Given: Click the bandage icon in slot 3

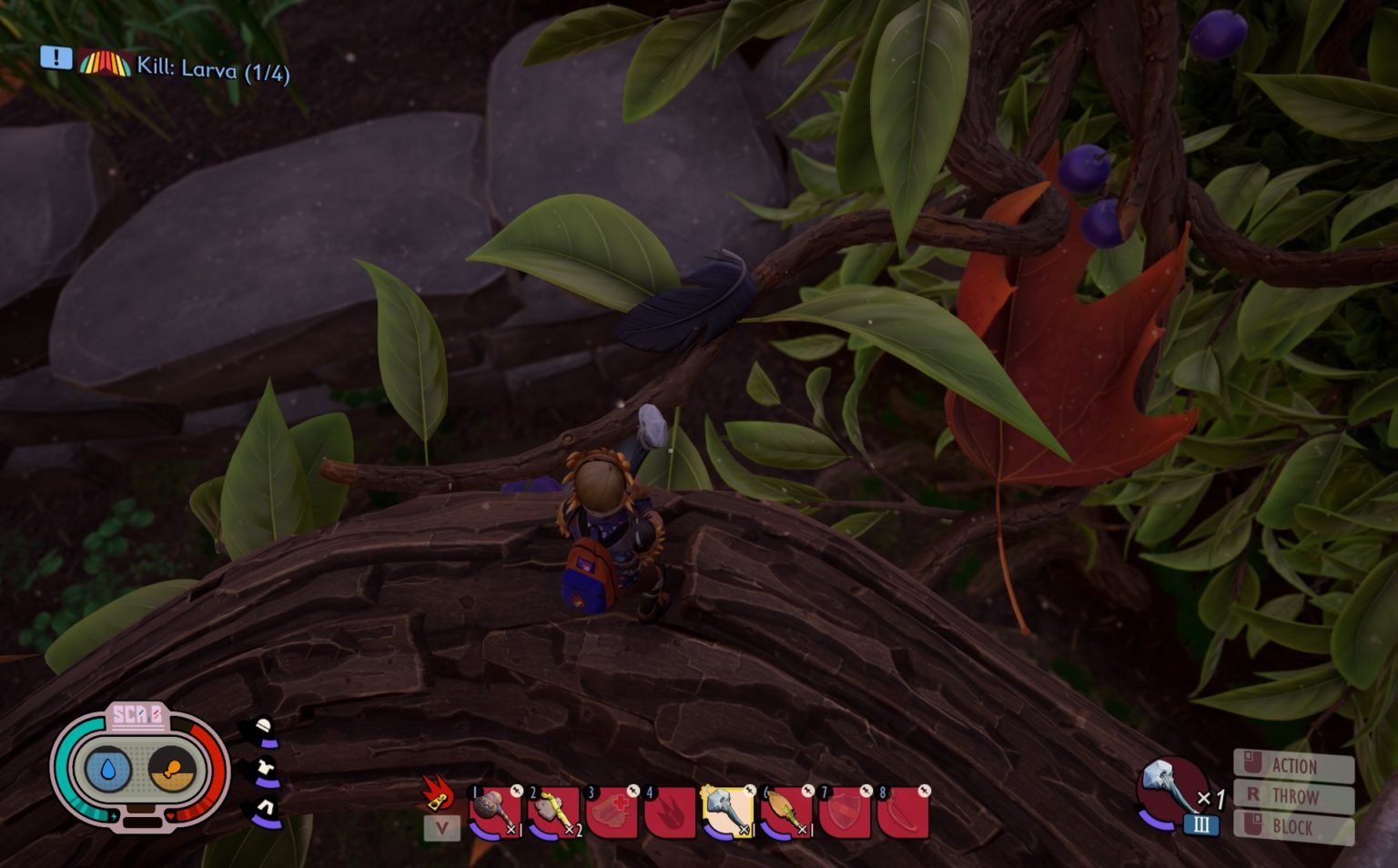Looking at the screenshot, I should [611, 810].
